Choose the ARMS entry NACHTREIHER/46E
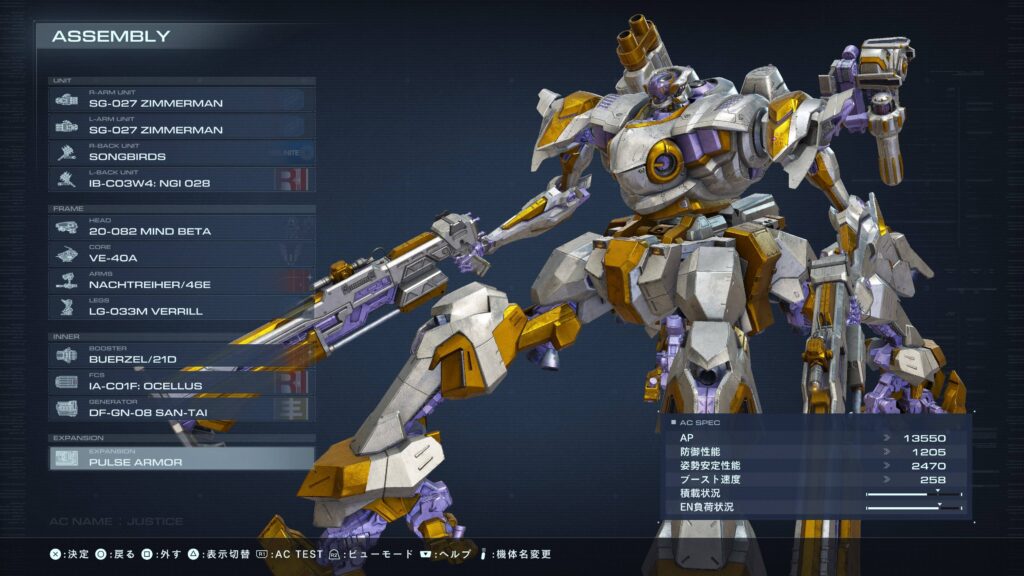The image size is (1024, 576). coord(182,281)
